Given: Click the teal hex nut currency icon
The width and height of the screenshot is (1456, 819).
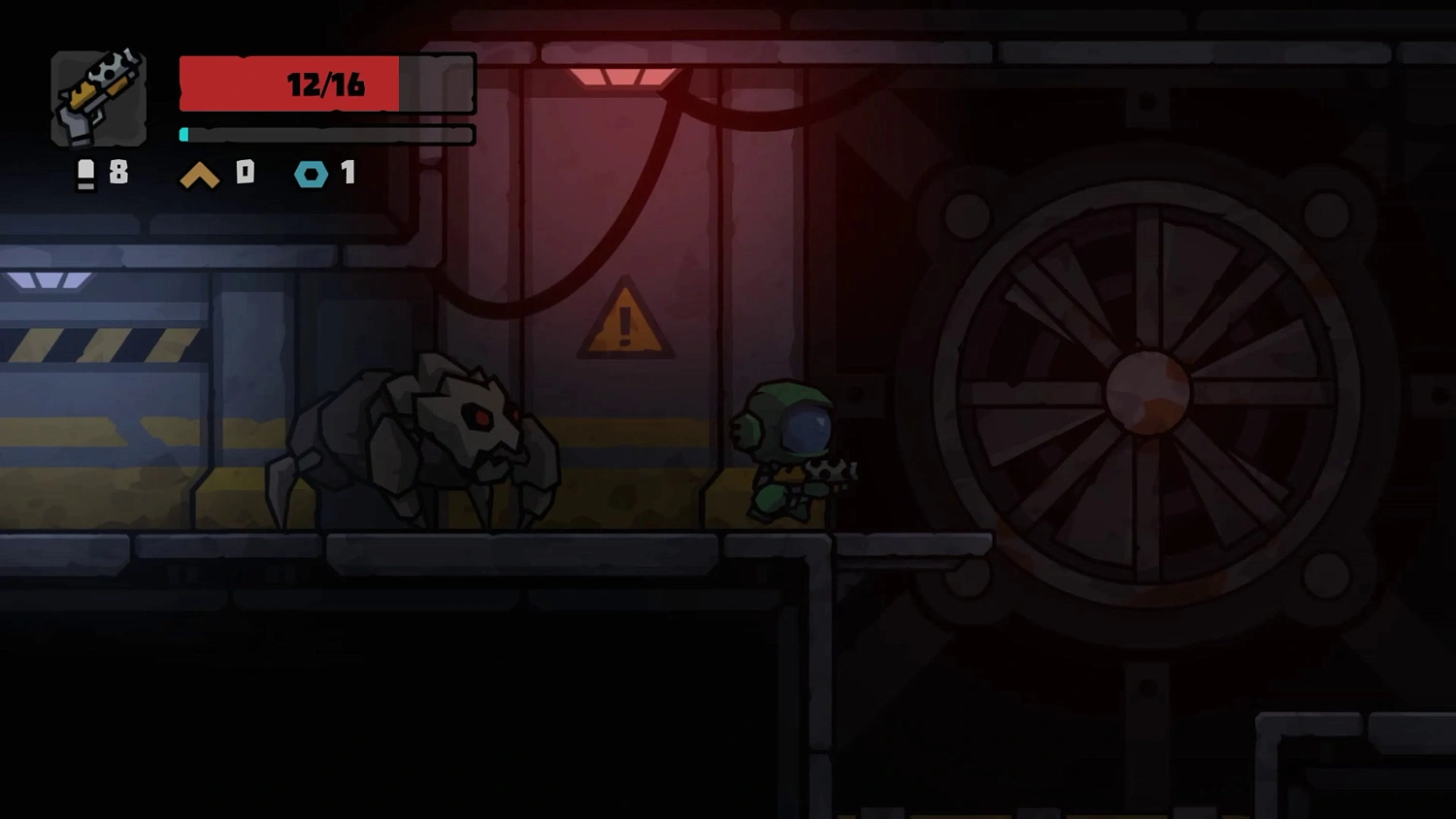Looking at the screenshot, I should coord(311,175).
